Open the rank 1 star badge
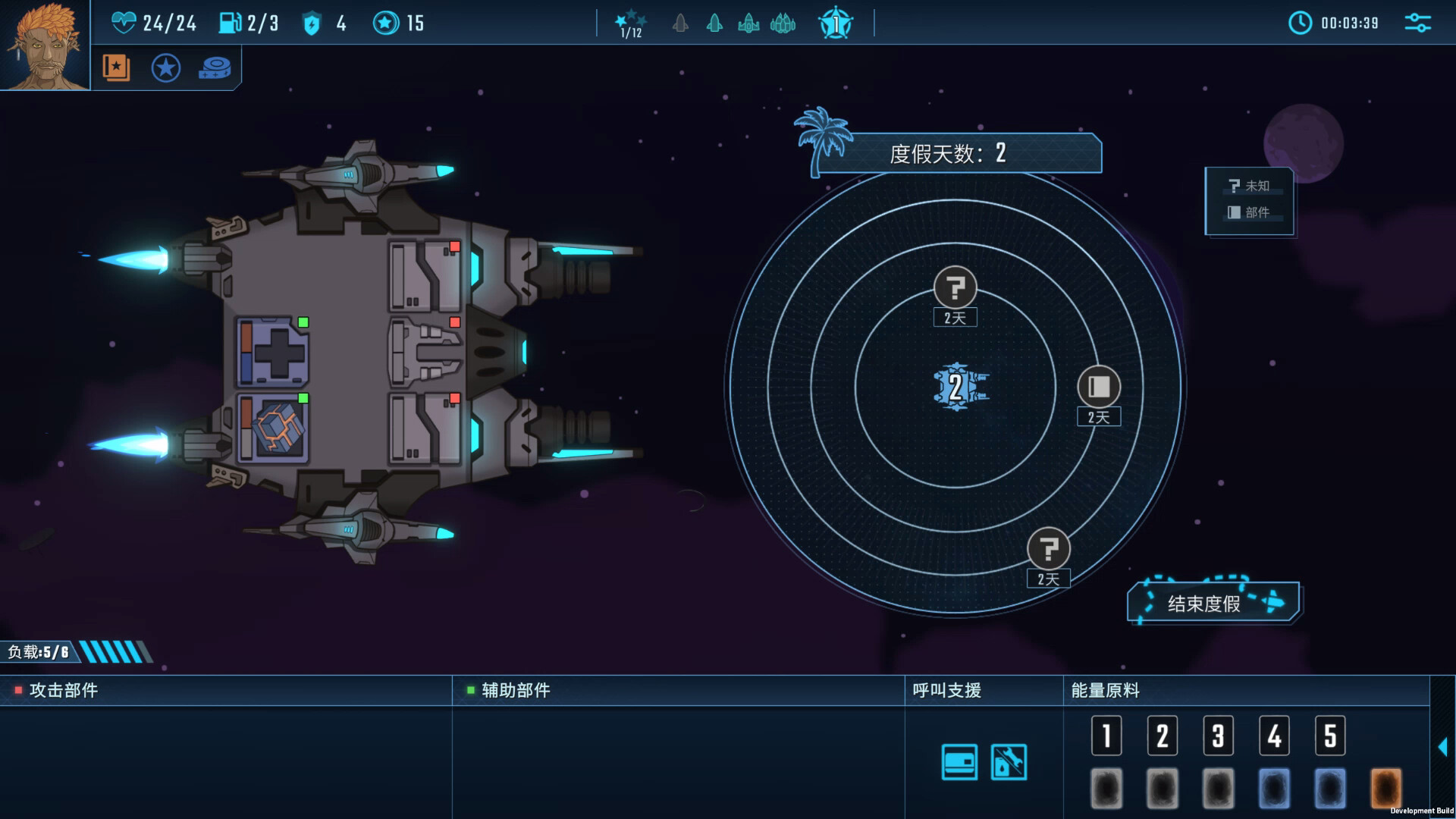This screenshot has height=819, width=1456. [835, 24]
